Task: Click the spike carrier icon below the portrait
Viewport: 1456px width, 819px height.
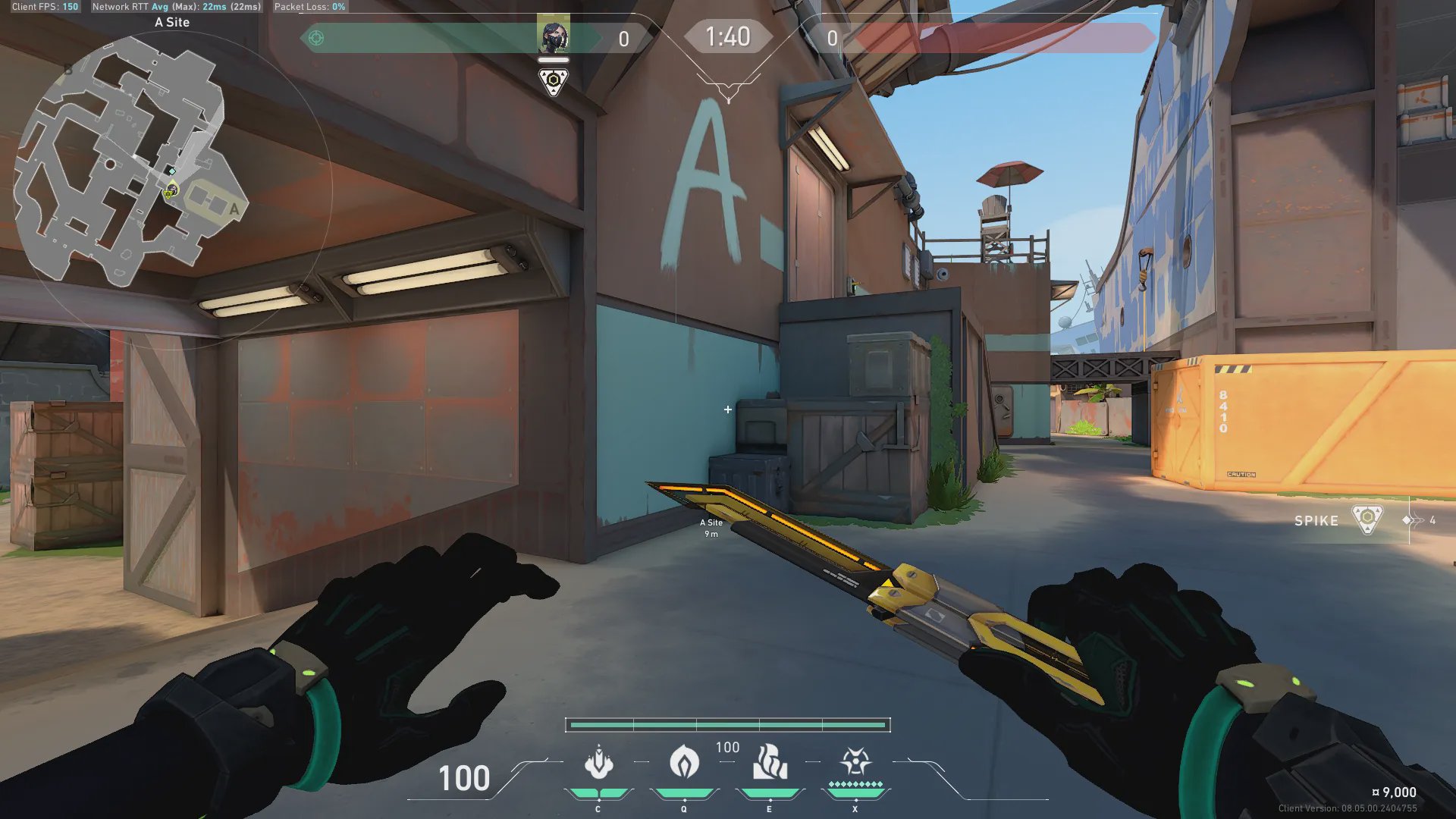Action: (554, 81)
